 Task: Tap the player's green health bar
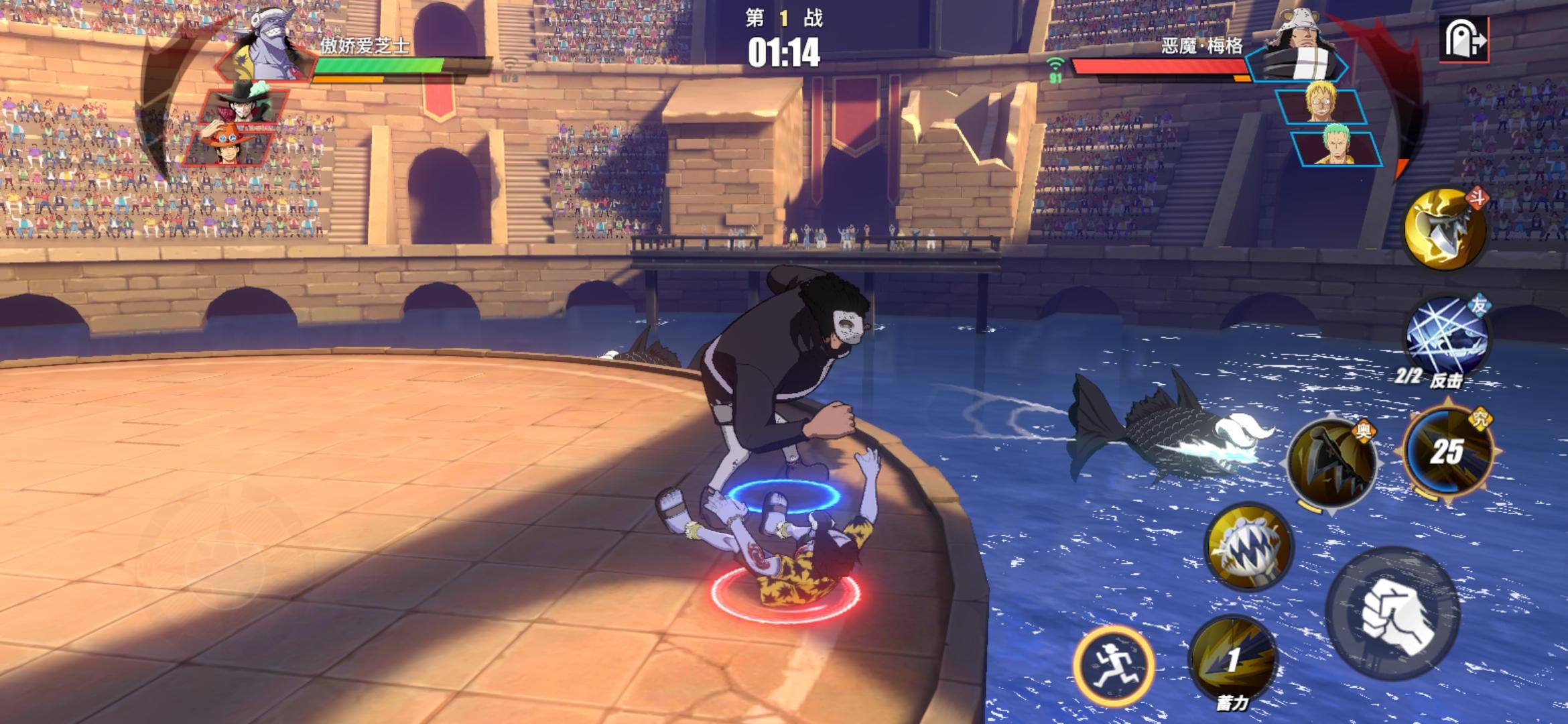375,66
